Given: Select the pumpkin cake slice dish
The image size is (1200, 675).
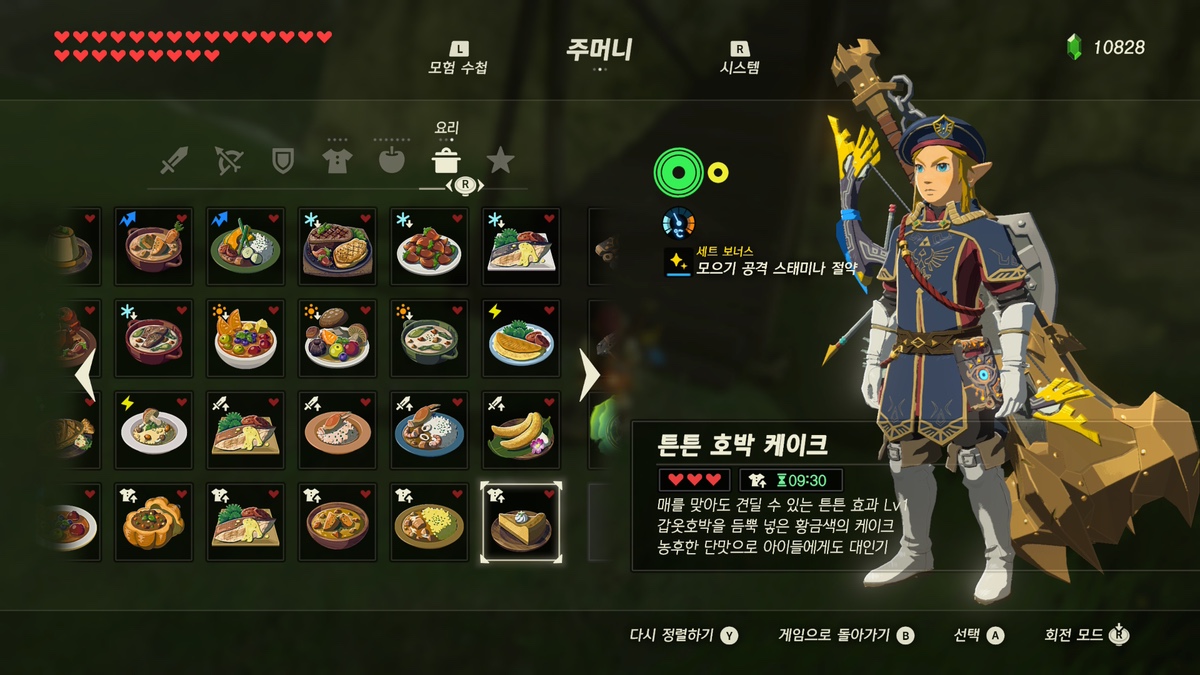Looking at the screenshot, I should coord(521,522).
